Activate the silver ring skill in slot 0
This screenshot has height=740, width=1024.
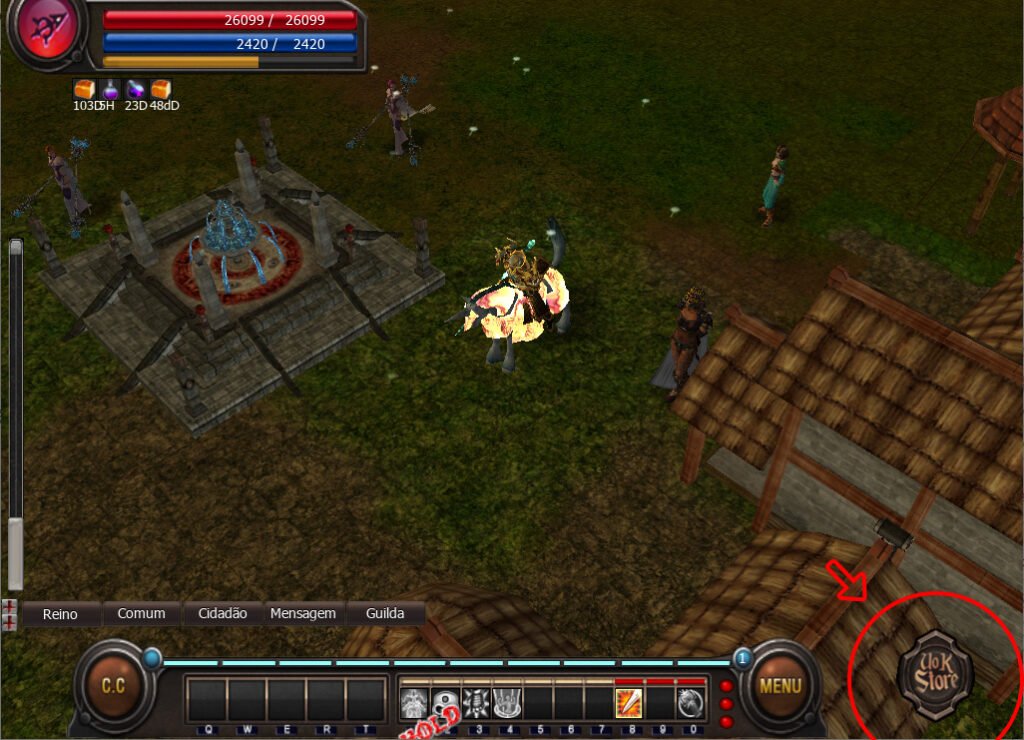(690, 703)
